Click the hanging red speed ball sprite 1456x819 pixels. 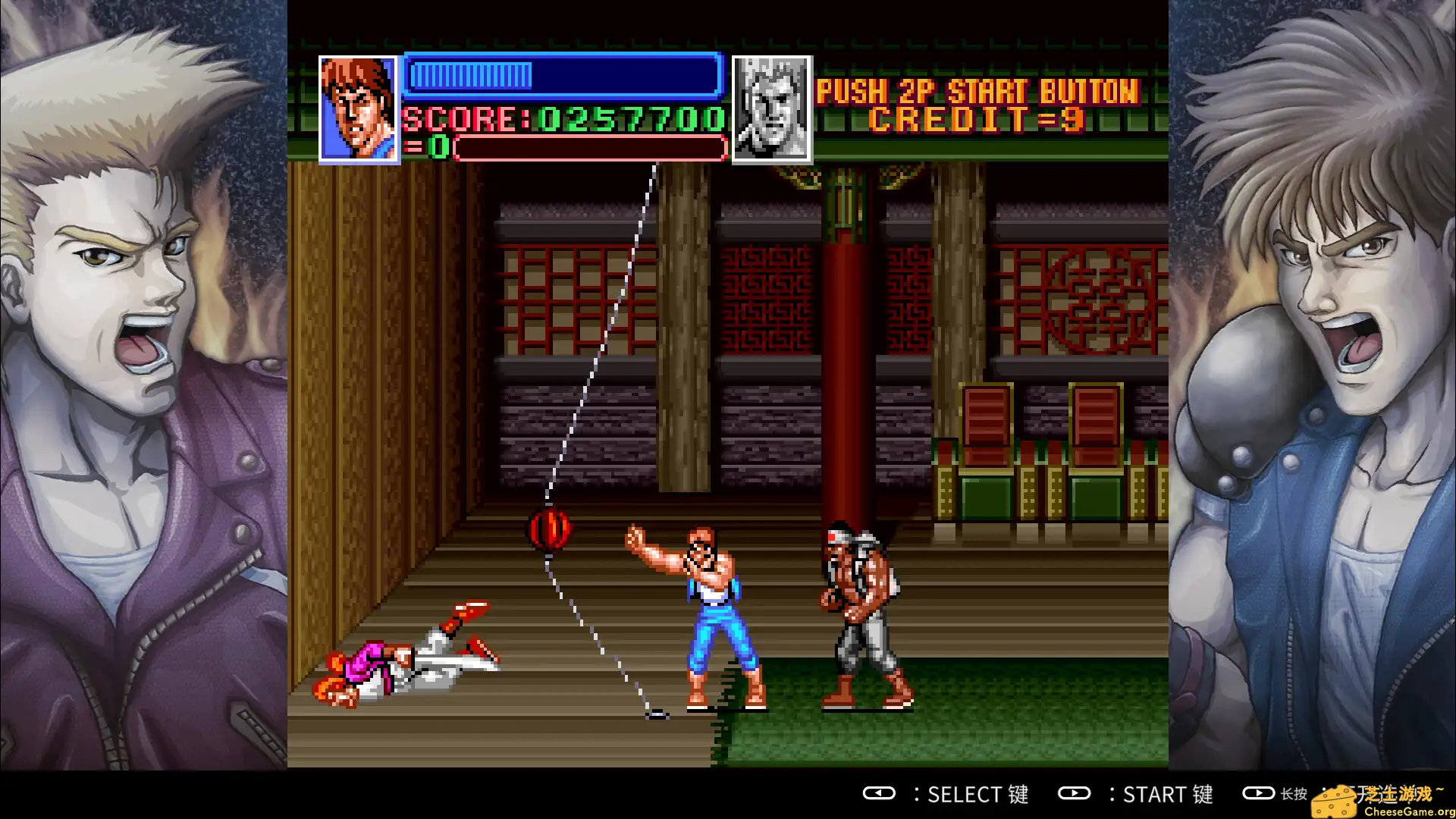click(x=548, y=531)
